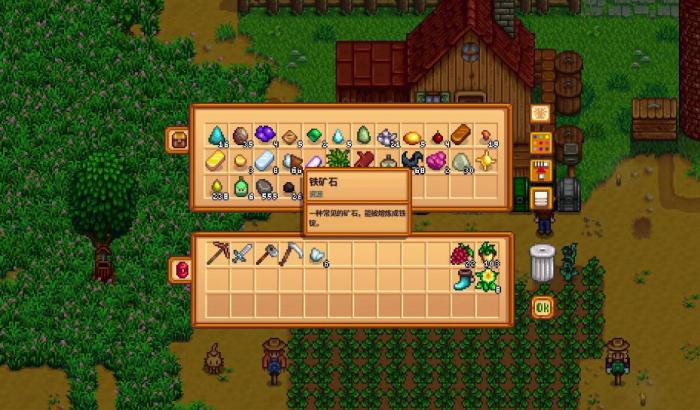Pick up the coal stack
This screenshot has width=700, height=410.
coord(289,185)
